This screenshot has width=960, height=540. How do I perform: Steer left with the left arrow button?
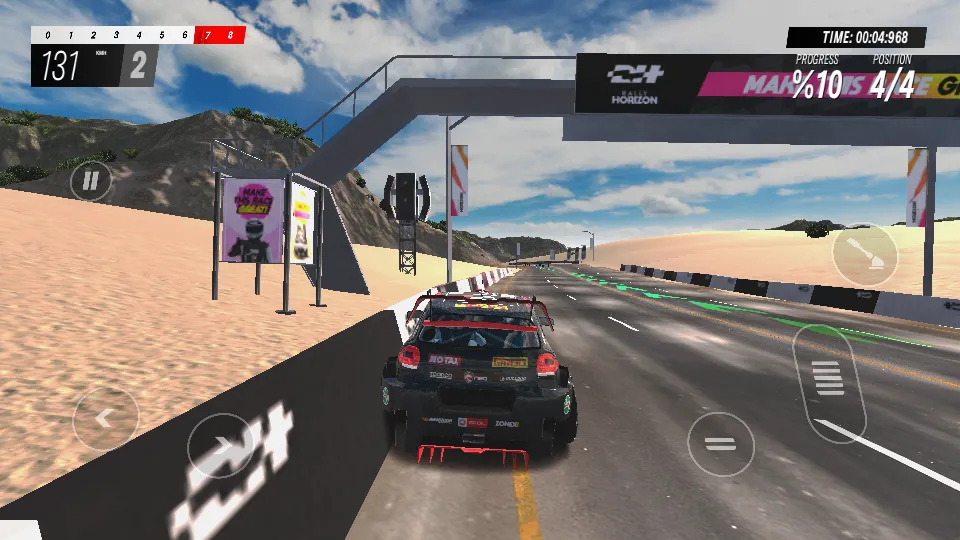click(106, 419)
